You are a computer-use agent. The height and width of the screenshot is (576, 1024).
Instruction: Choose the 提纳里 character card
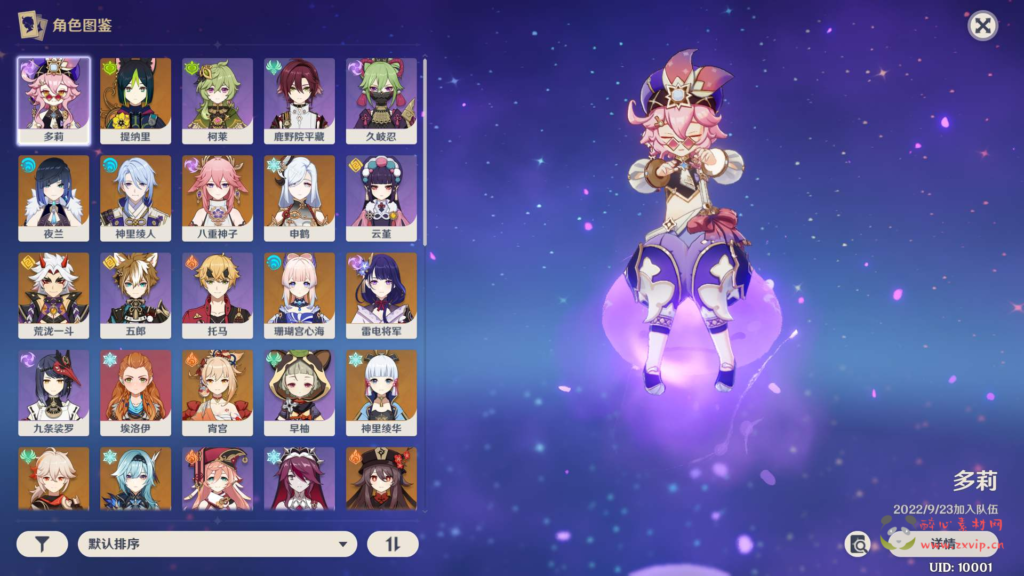(x=136, y=100)
